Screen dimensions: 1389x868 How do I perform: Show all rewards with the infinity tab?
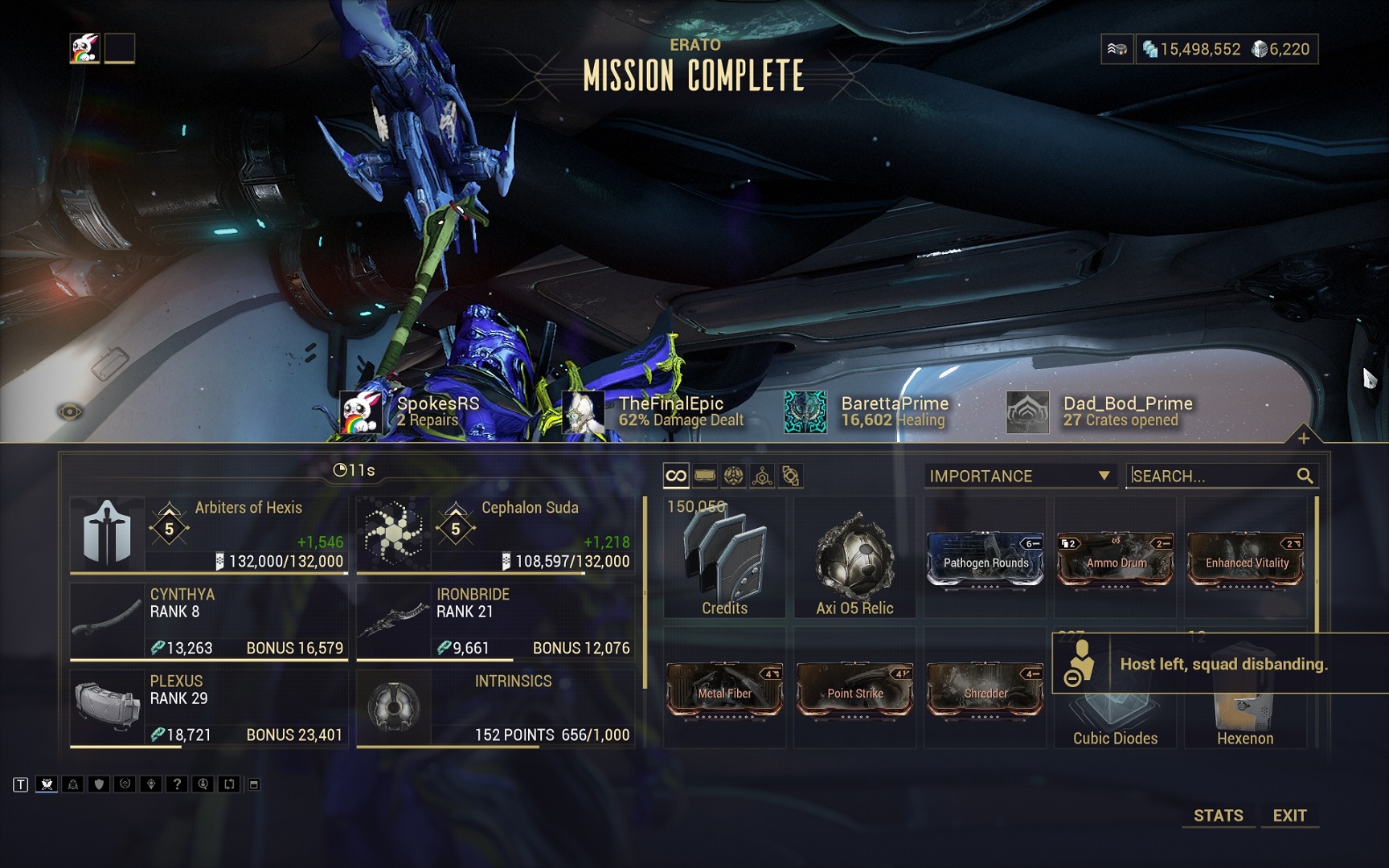(x=676, y=476)
